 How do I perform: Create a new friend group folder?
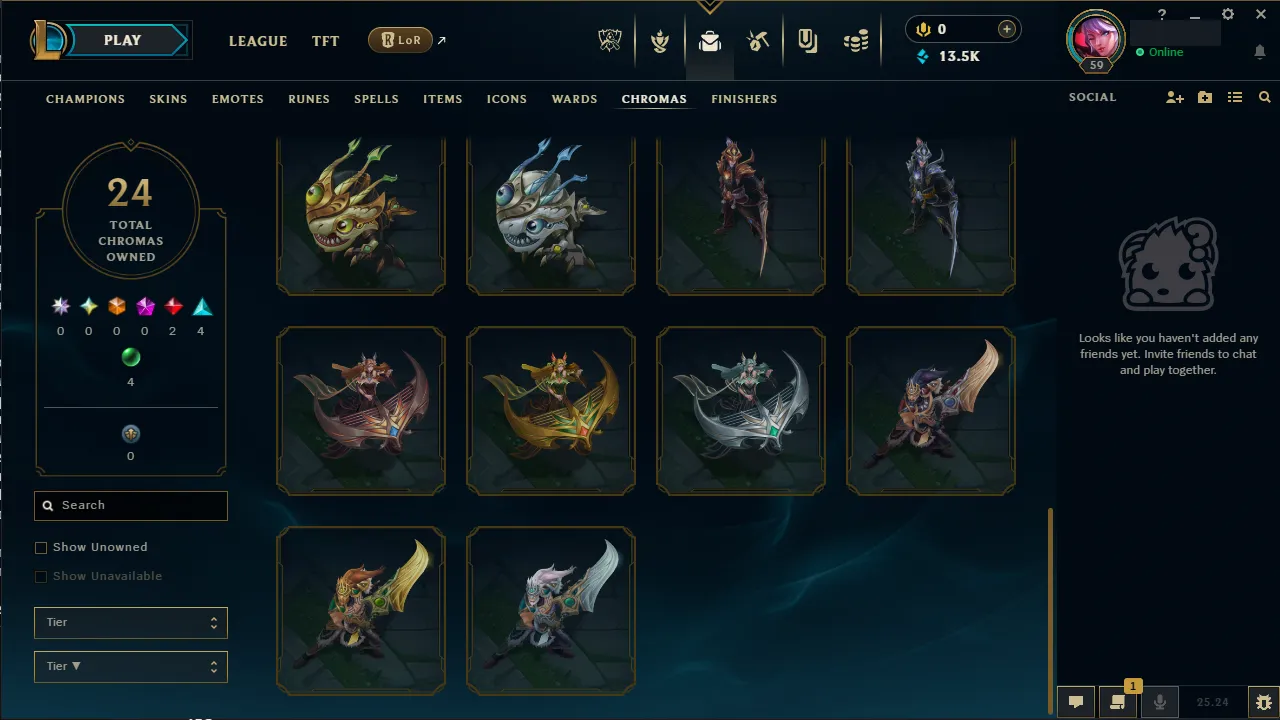1204,97
